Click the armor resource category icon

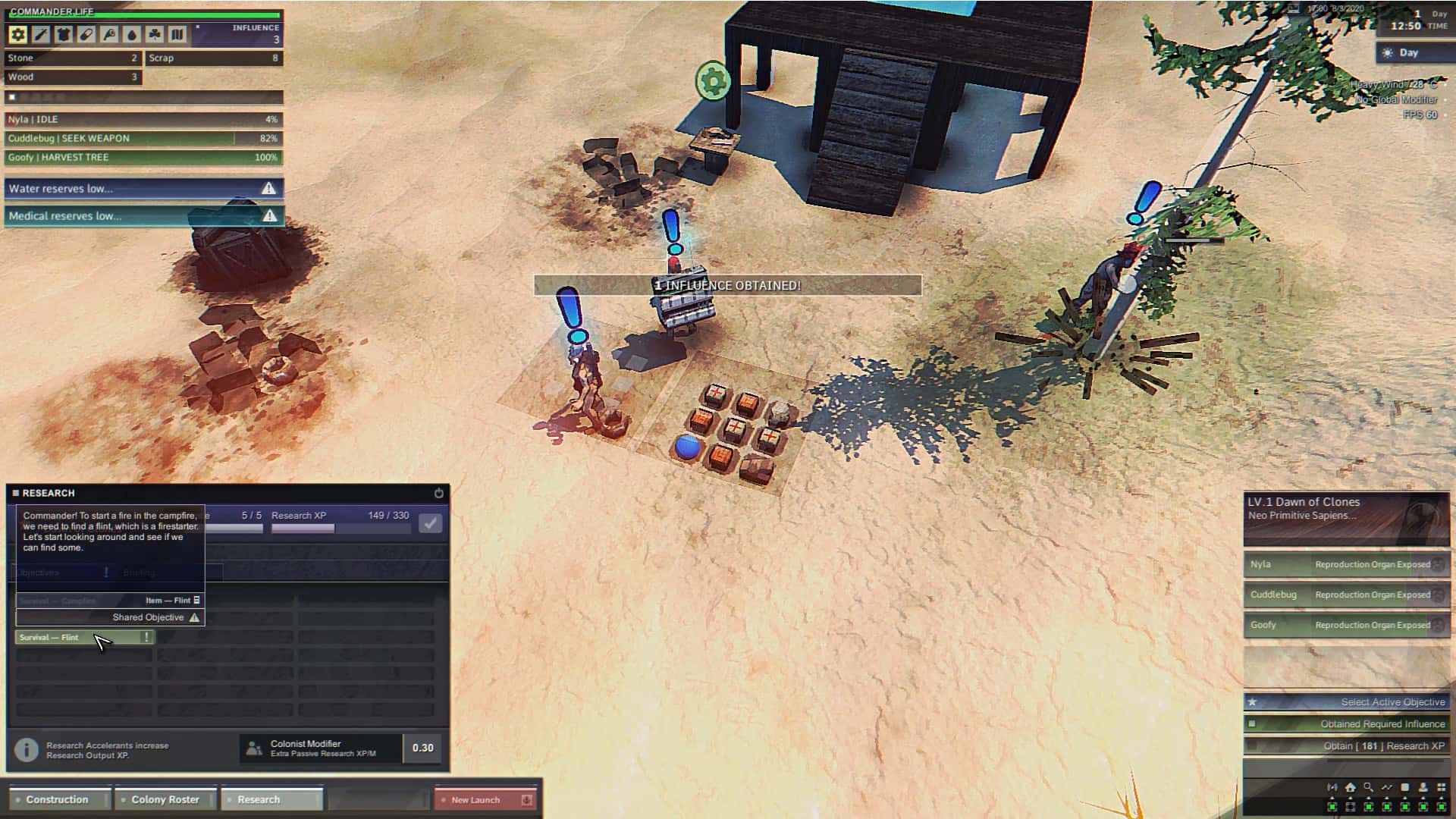click(63, 34)
